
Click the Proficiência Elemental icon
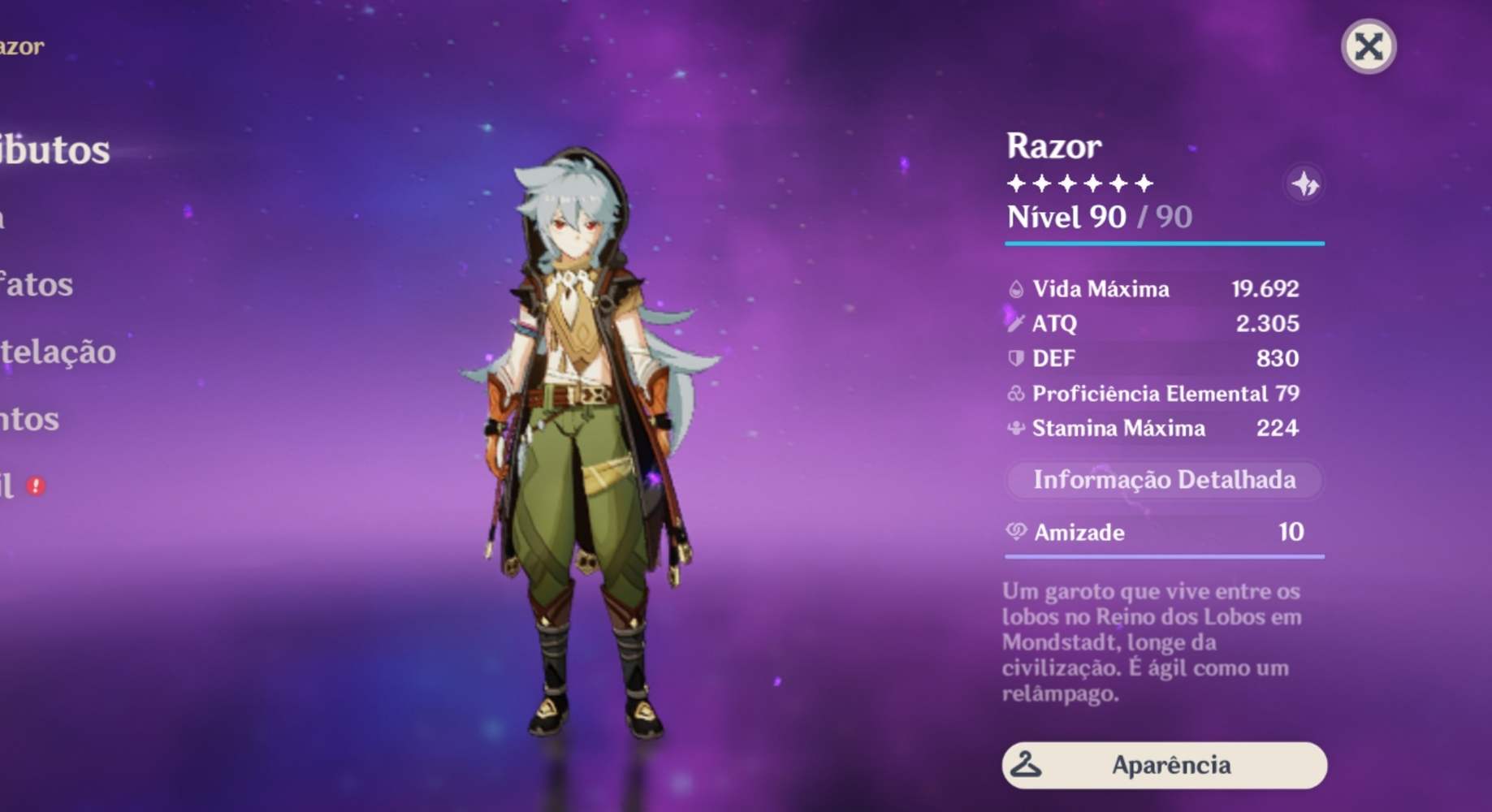(1017, 393)
